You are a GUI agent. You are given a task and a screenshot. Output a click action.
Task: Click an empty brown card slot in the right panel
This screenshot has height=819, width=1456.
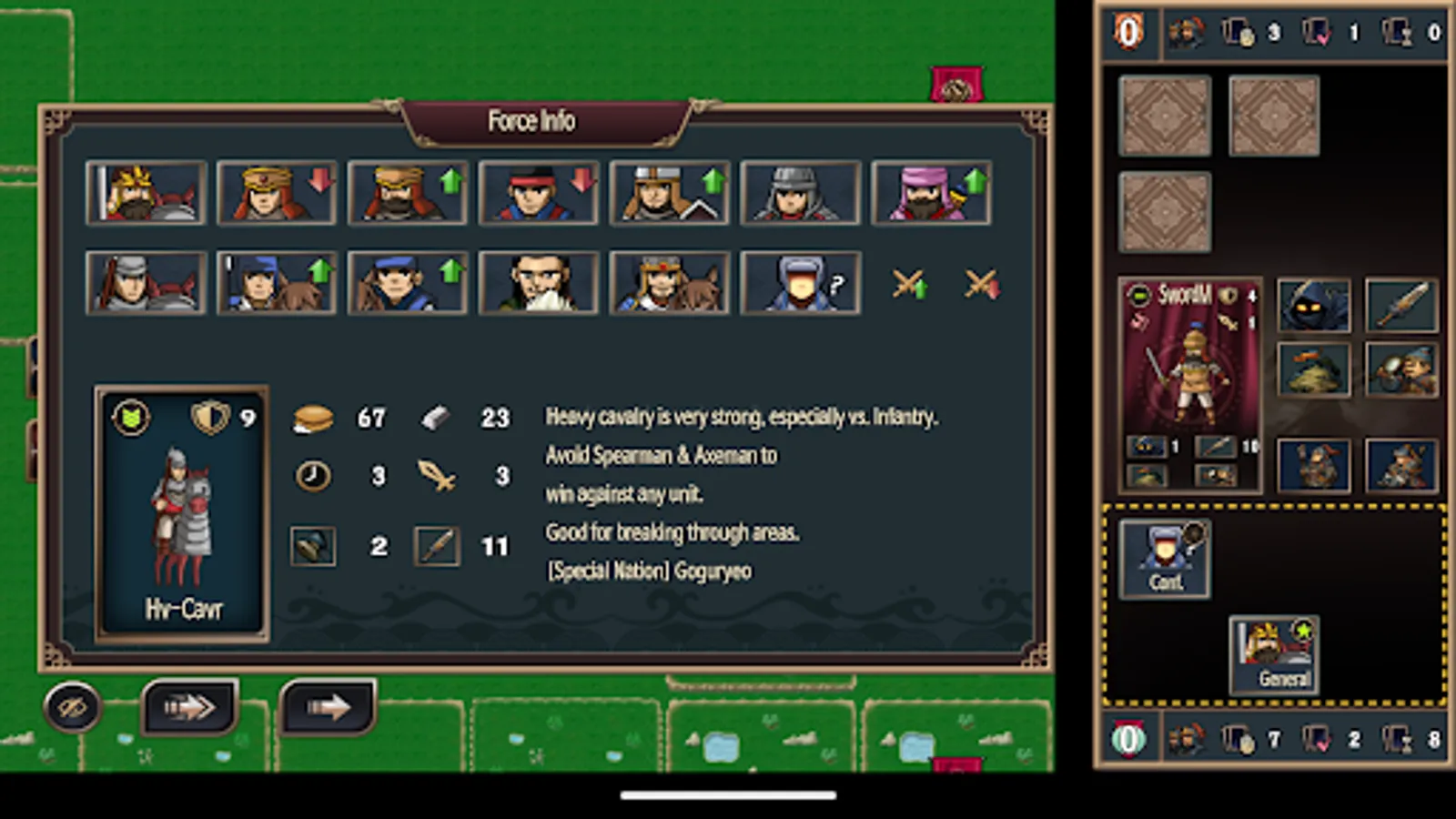click(1165, 116)
